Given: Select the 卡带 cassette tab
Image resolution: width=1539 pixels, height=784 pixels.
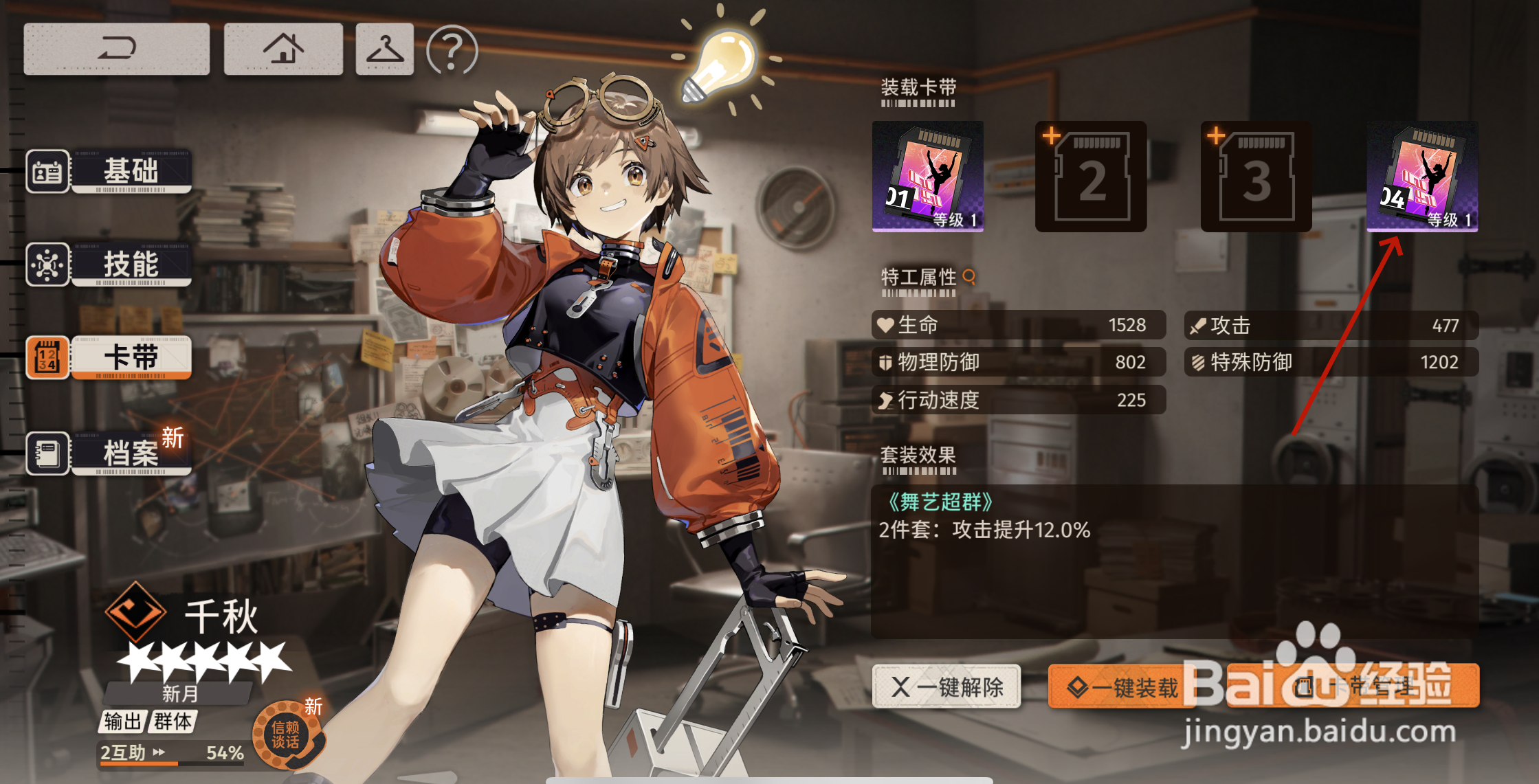Looking at the screenshot, I should (110, 358).
